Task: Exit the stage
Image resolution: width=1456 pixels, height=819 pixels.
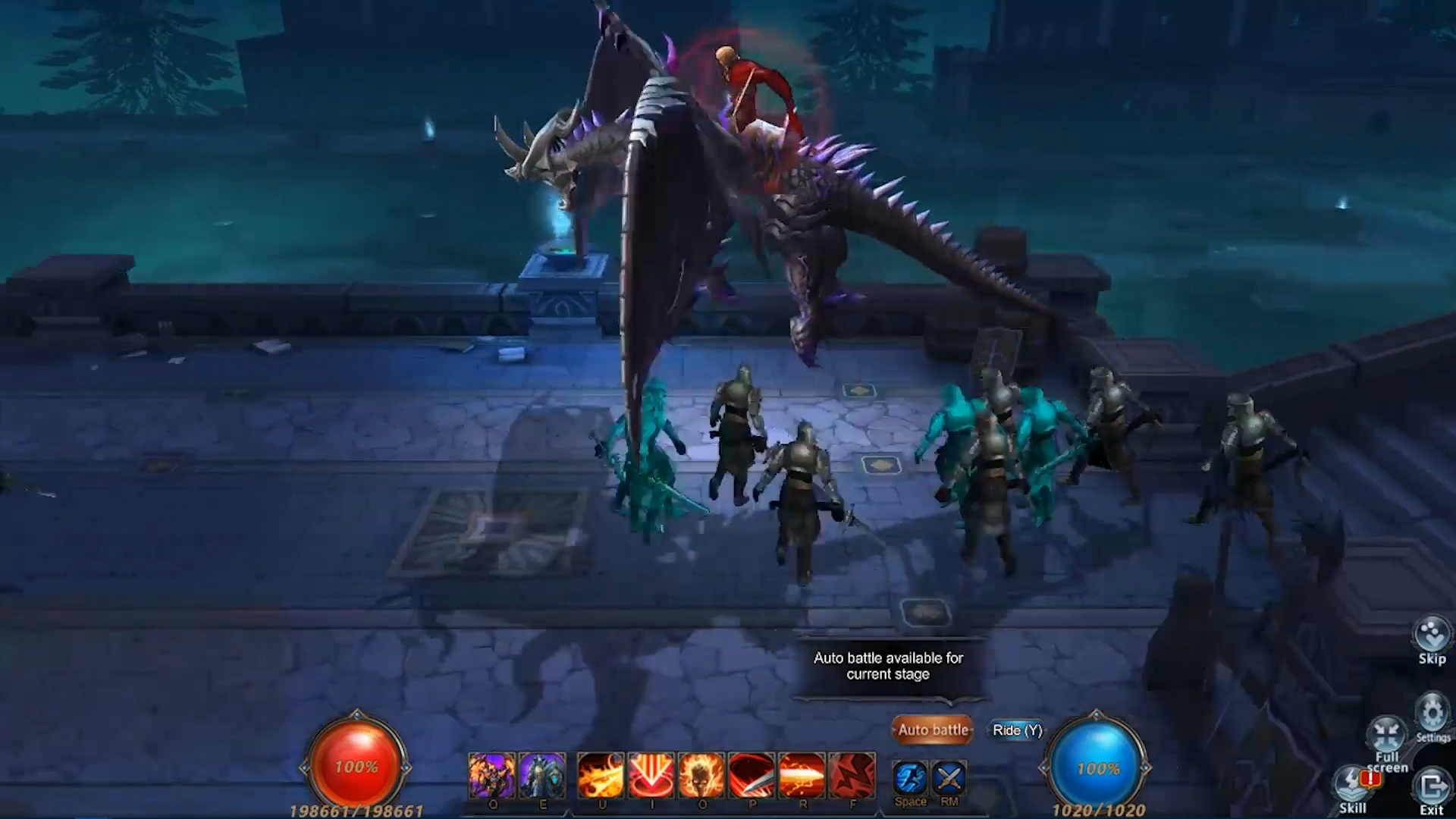Action: click(x=1431, y=789)
